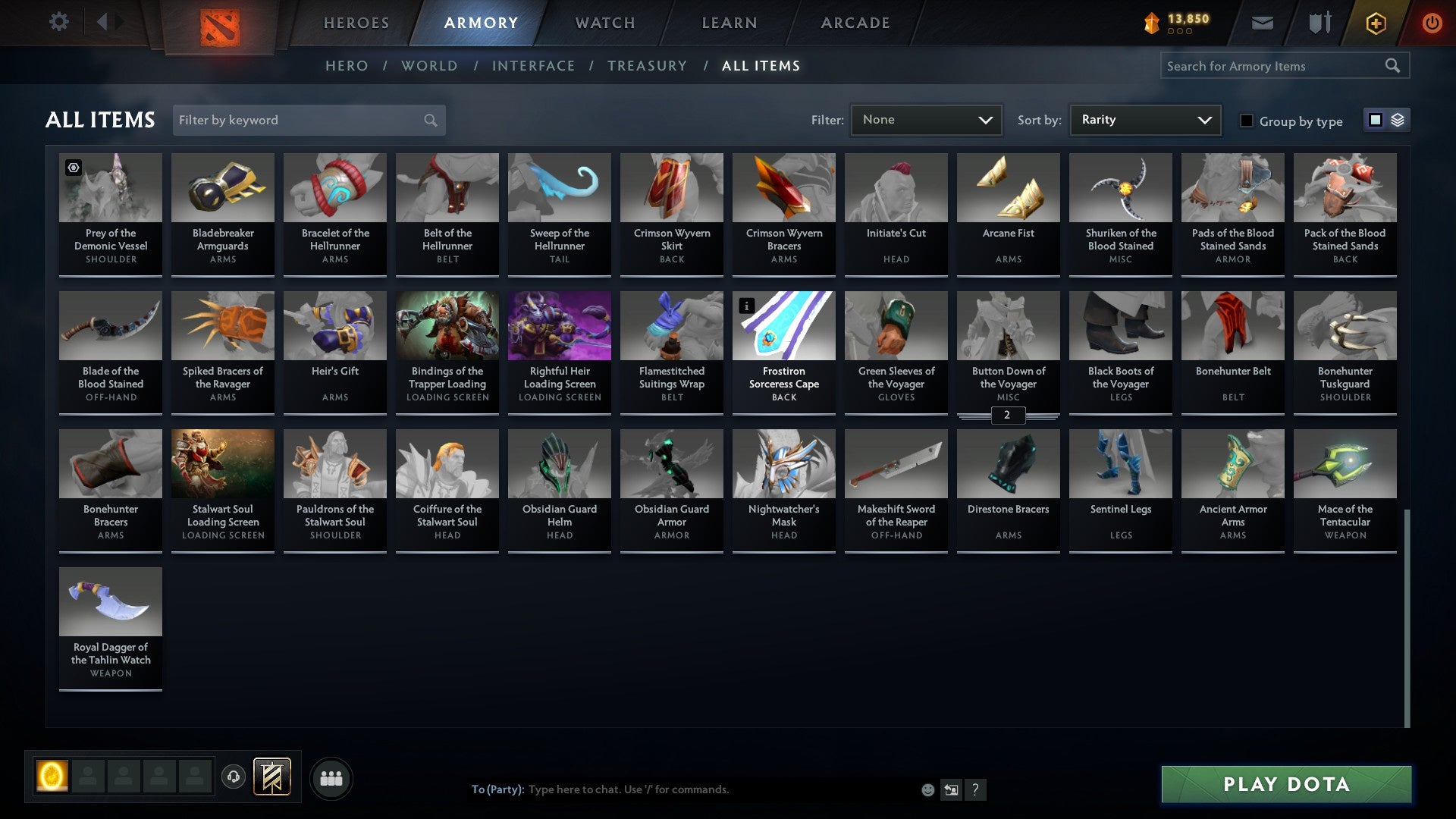Open the TREASURY breadcrumb tab
The height and width of the screenshot is (819, 1456).
point(648,66)
